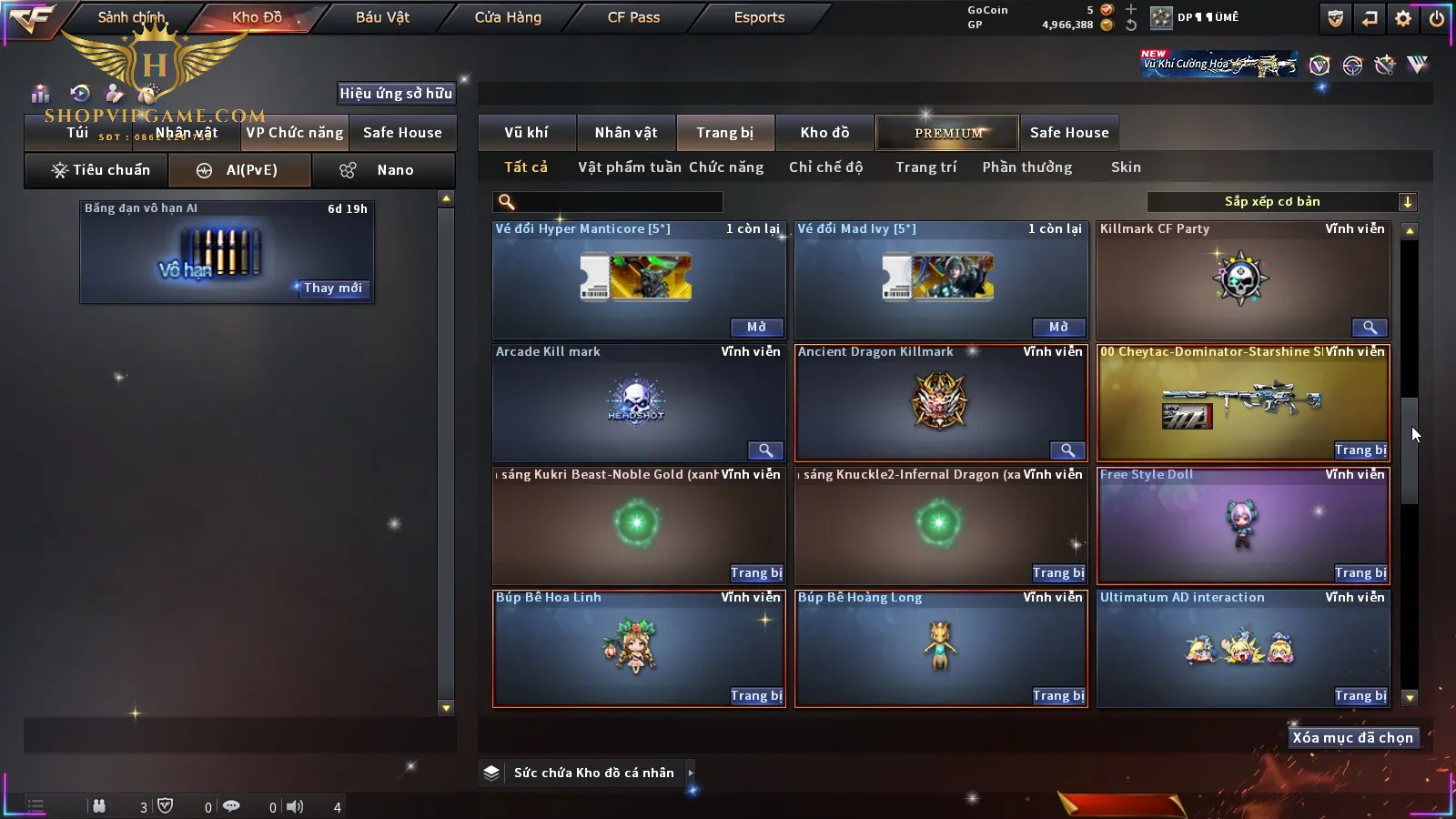Switch to AI(PvE) loadout tab
This screenshot has width=1456, height=819.
click(x=240, y=170)
